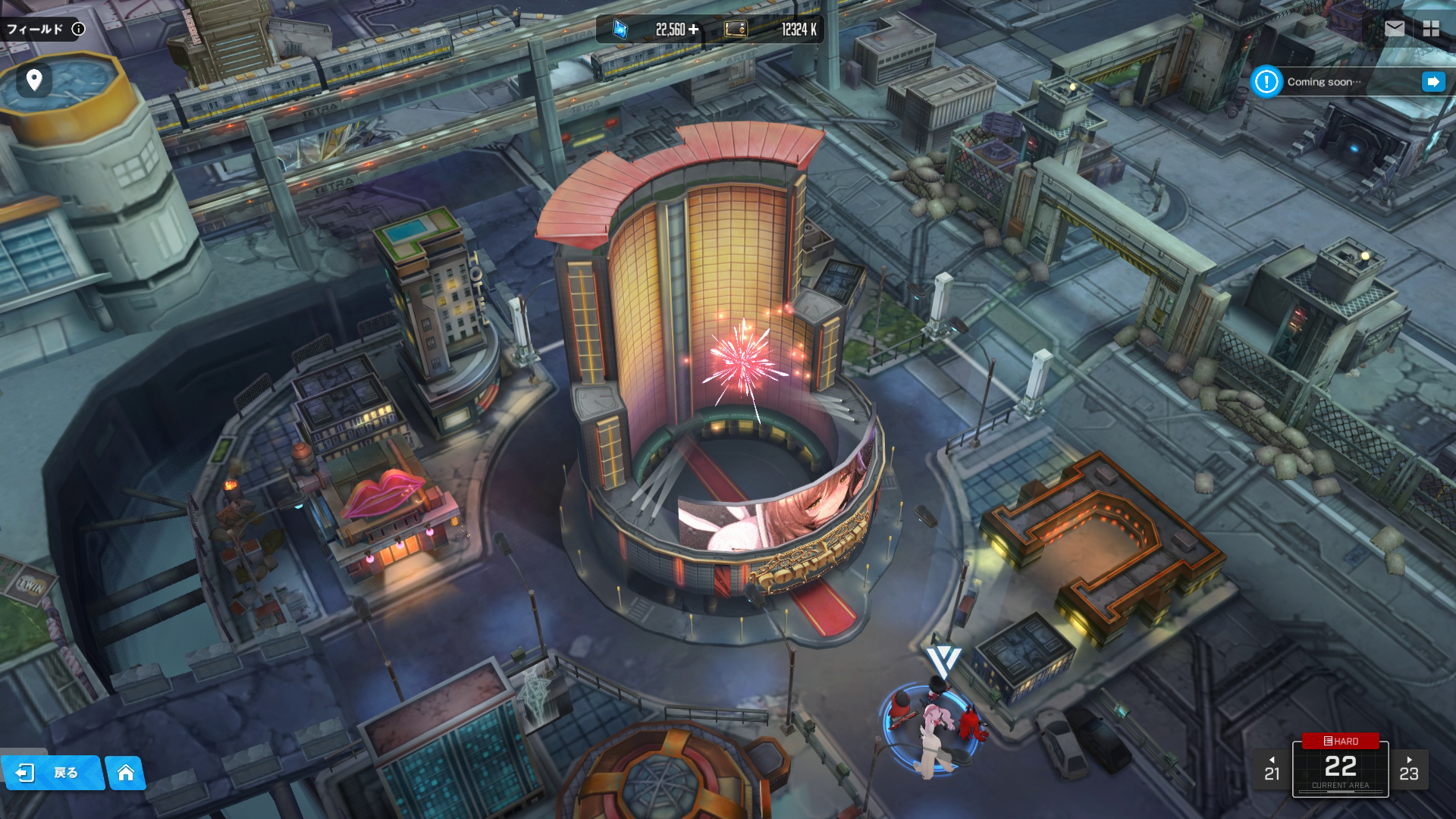Click the blue exclamation notice icon
This screenshot has width=1456, height=819.
(1266, 82)
